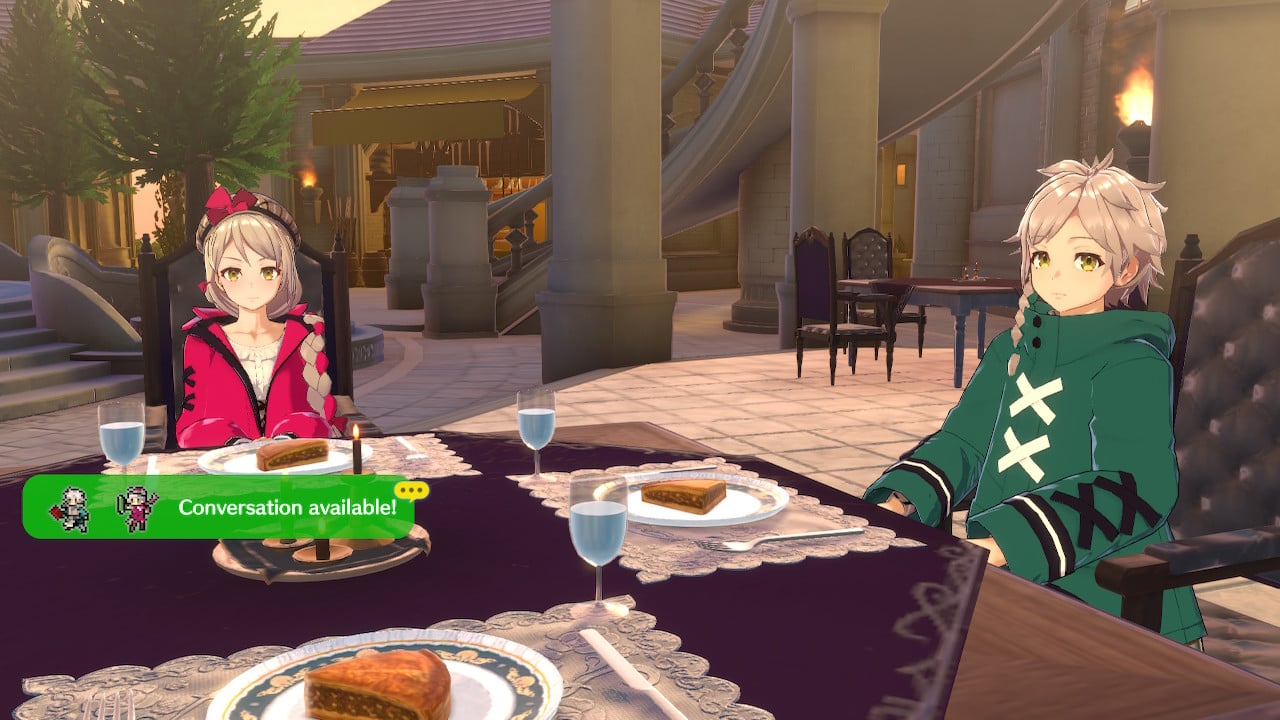Click the torch flame on the right pillar
Image resolution: width=1280 pixels, height=720 pixels.
click(1135, 100)
